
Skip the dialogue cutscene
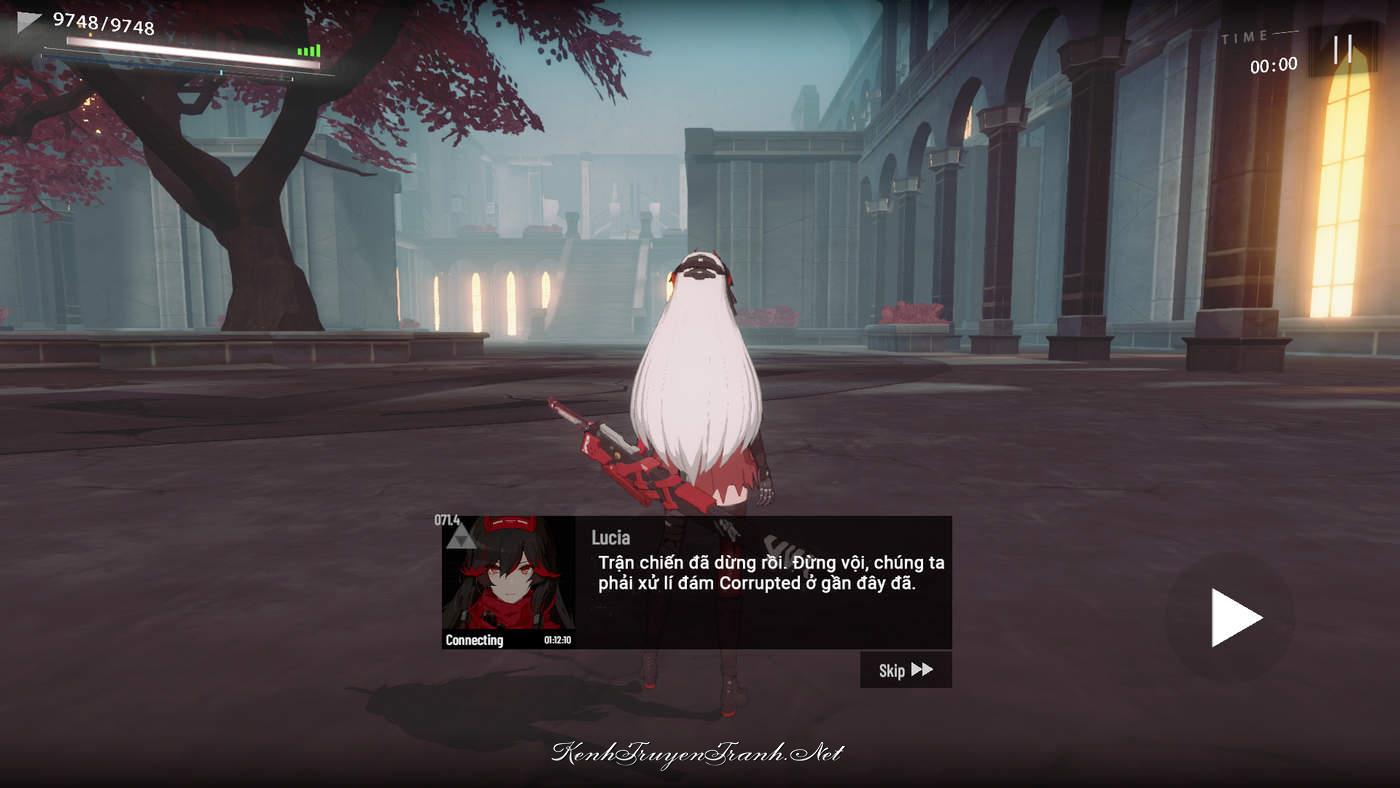pyautogui.click(x=905, y=670)
